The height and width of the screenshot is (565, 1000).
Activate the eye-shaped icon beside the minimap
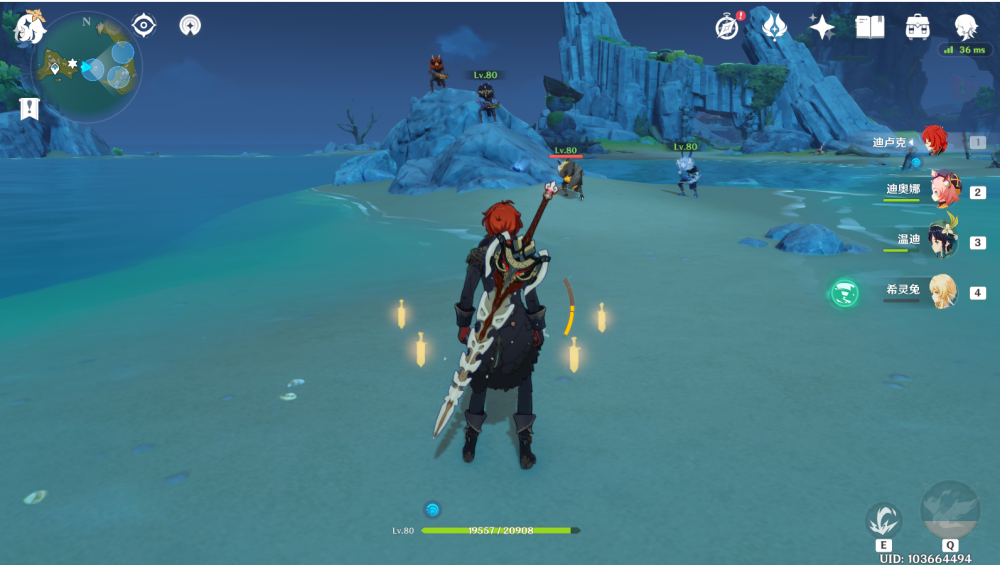coord(144,25)
